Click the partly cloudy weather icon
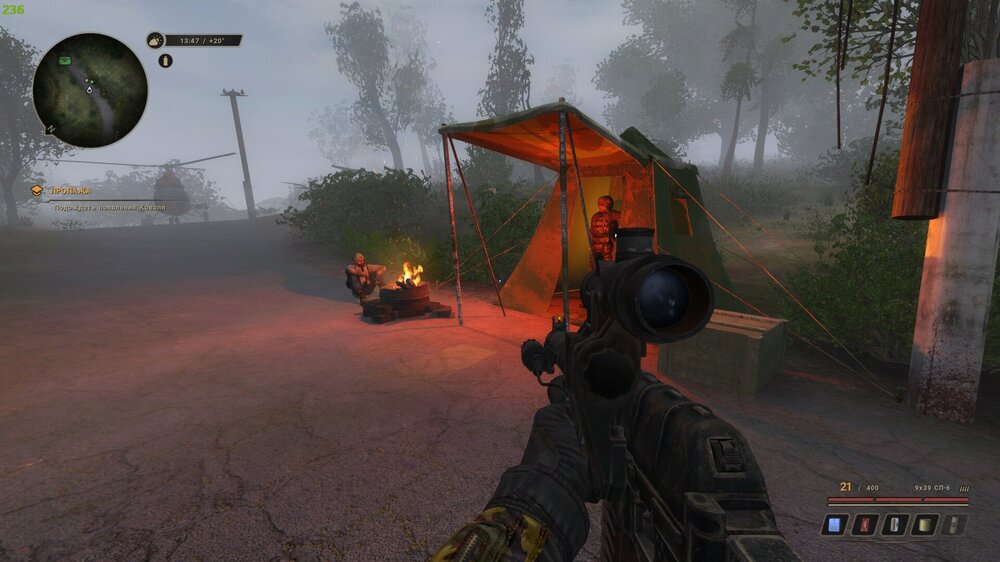 [155, 41]
